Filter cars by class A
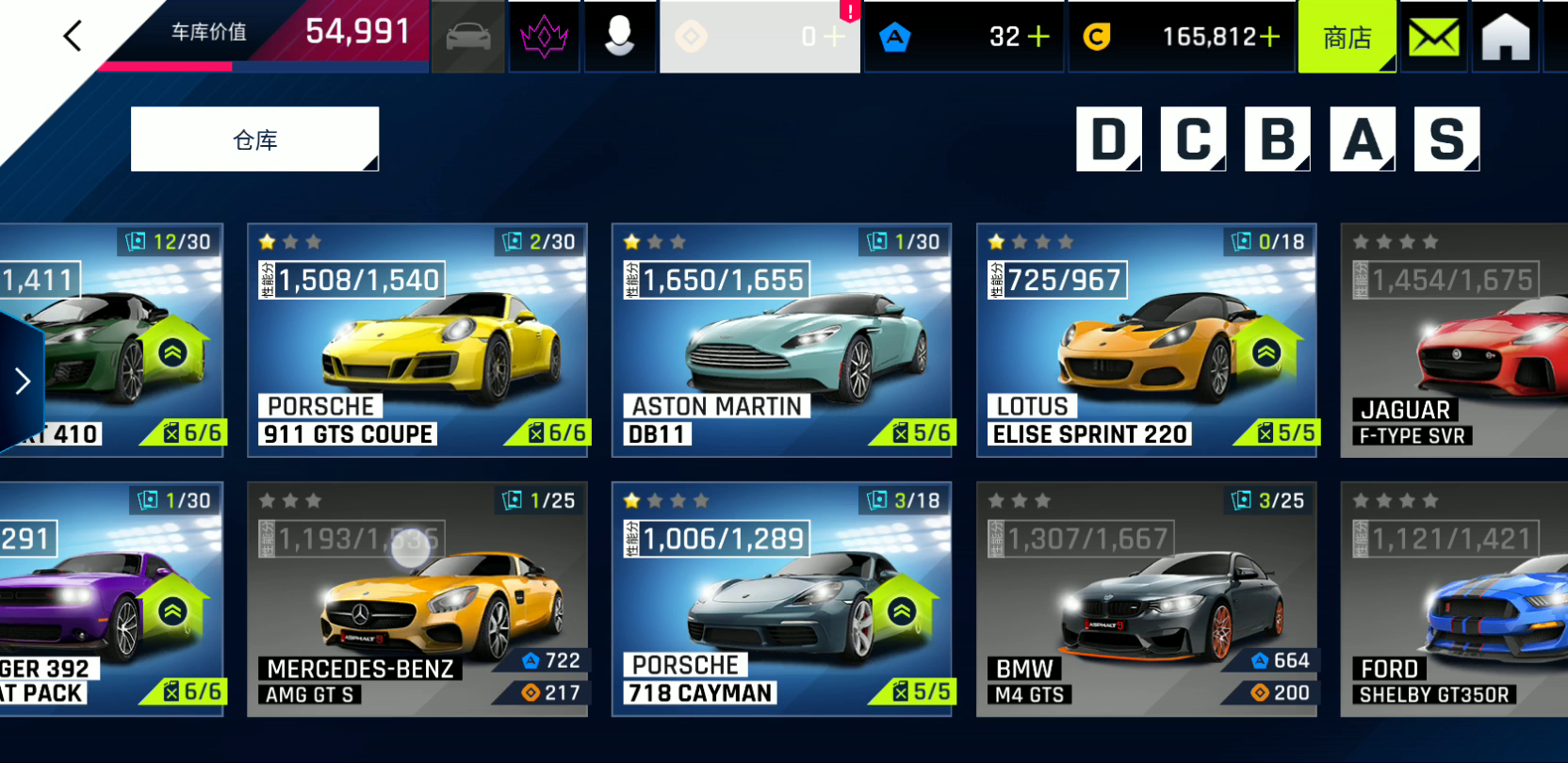Image resolution: width=1568 pixels, height=763 pixels. pos(1362,139)
